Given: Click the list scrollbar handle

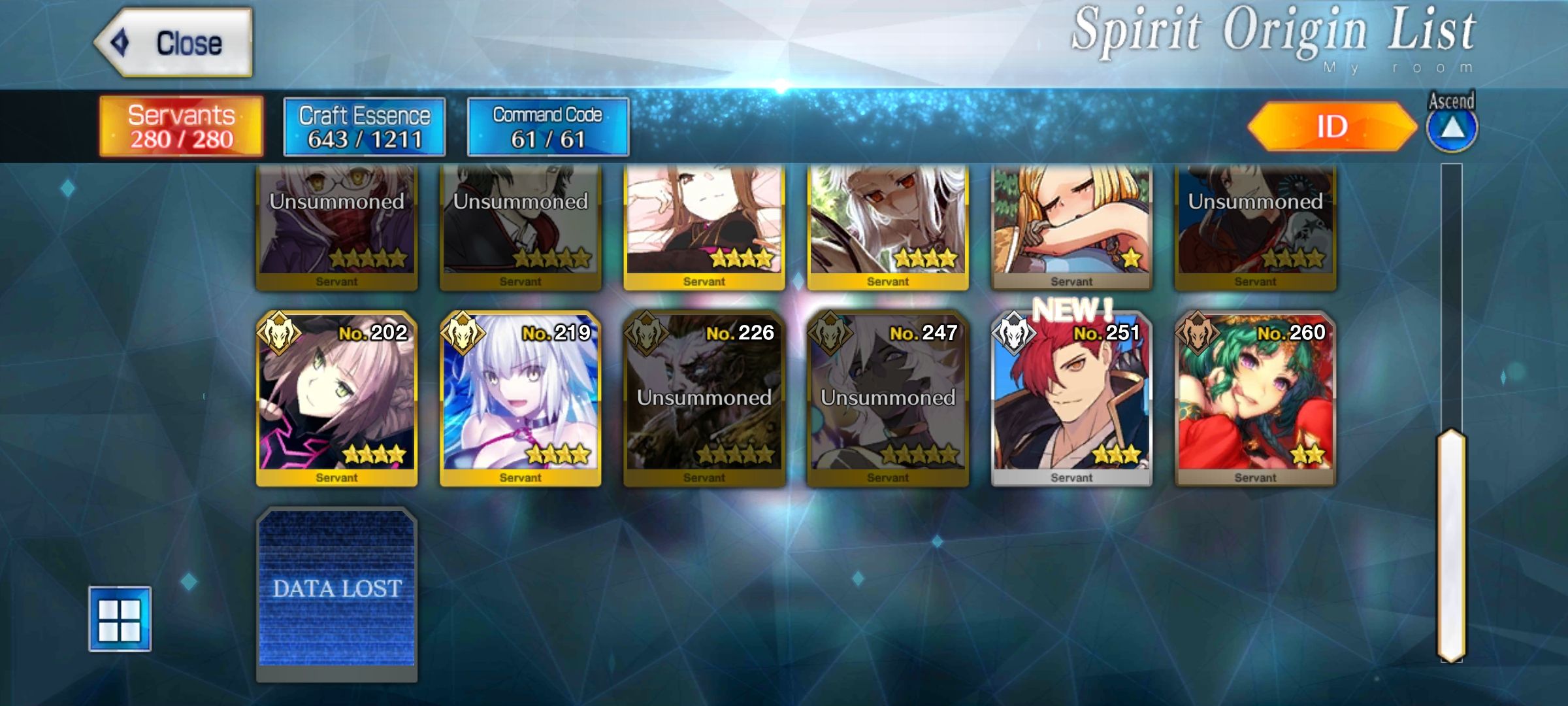Looking at the screenshot, I should (x=1451, y=545).
